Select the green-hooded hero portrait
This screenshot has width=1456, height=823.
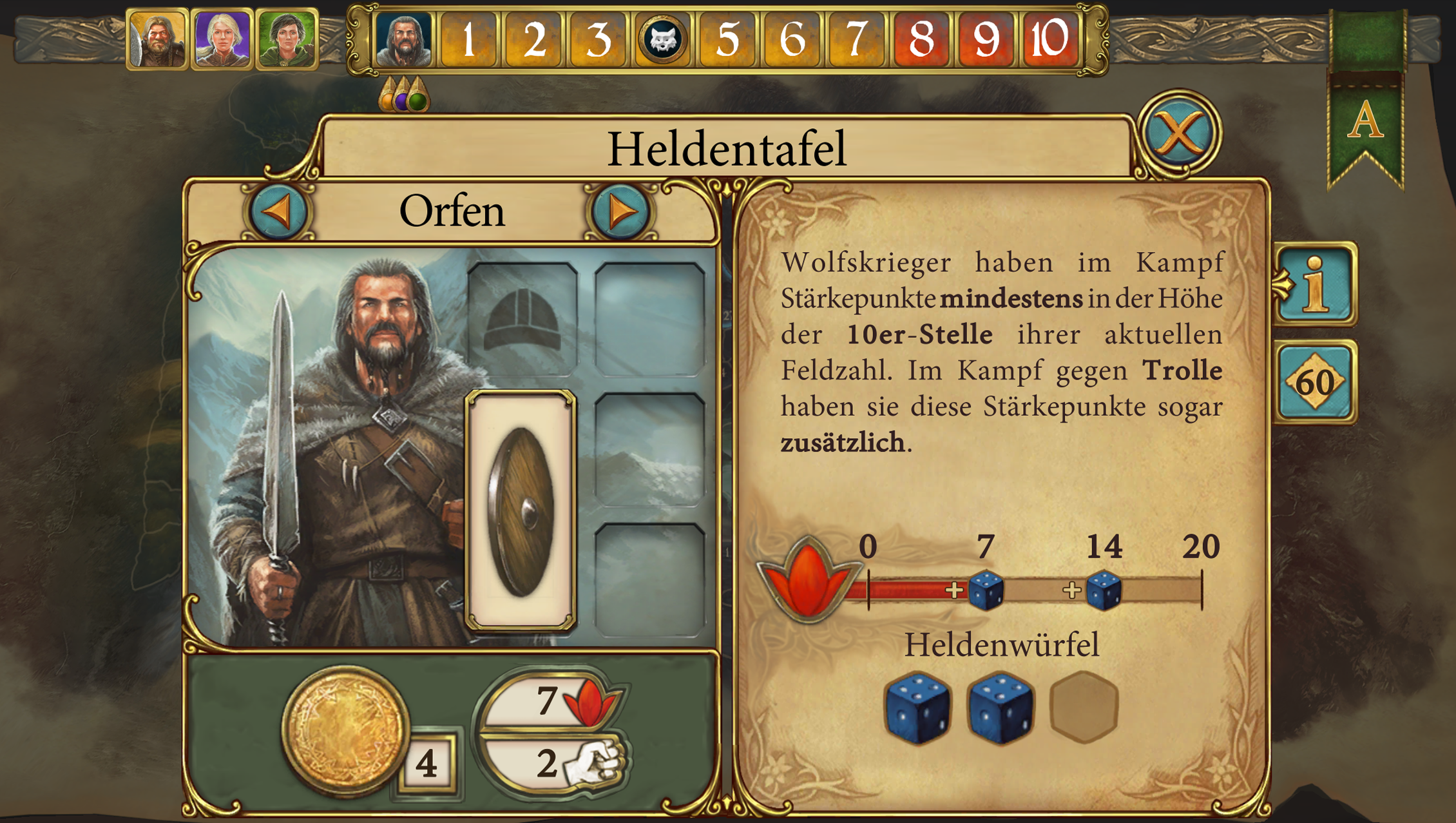click(287, 39)
